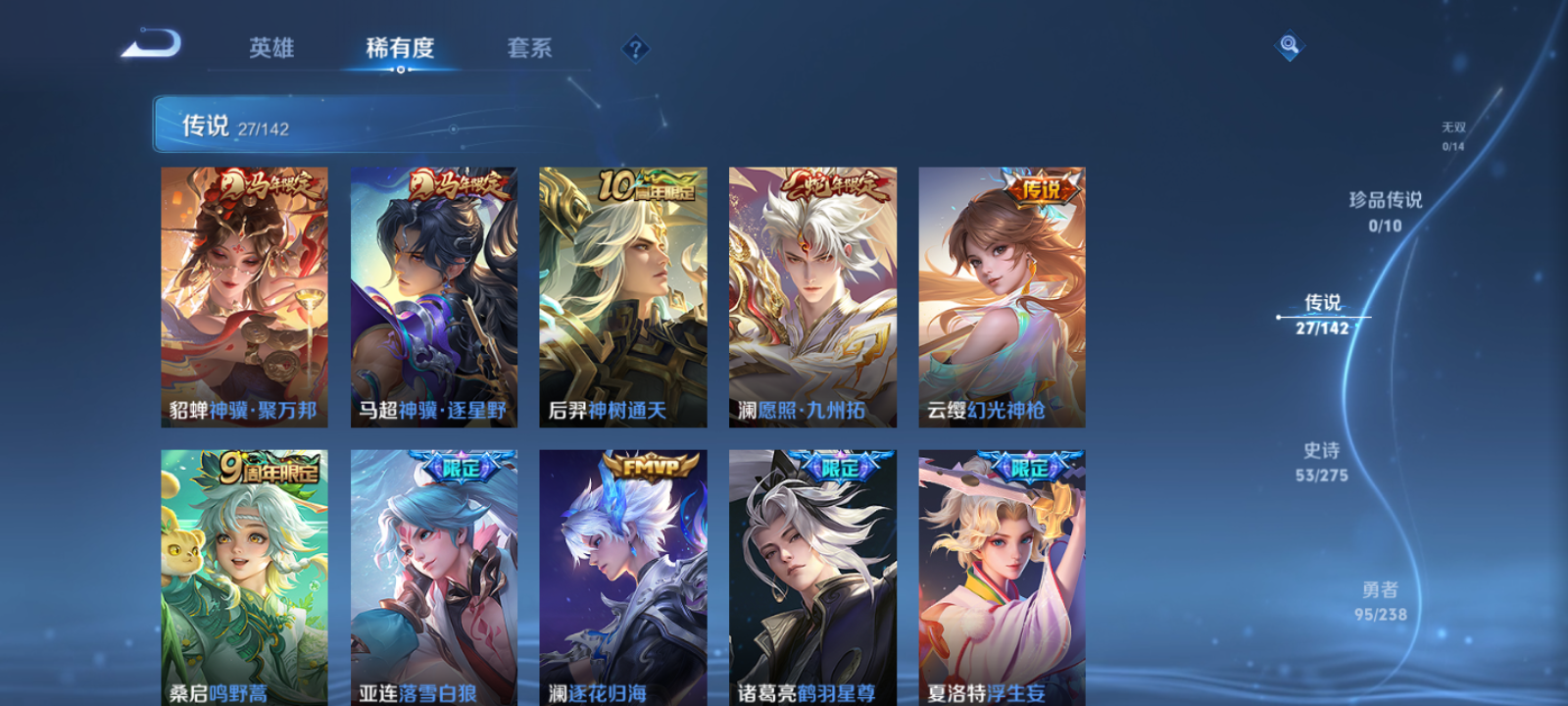Select the 稀有度 tab
The image size is (1568, 706).
pyautogui.click(x=398, y=48)
